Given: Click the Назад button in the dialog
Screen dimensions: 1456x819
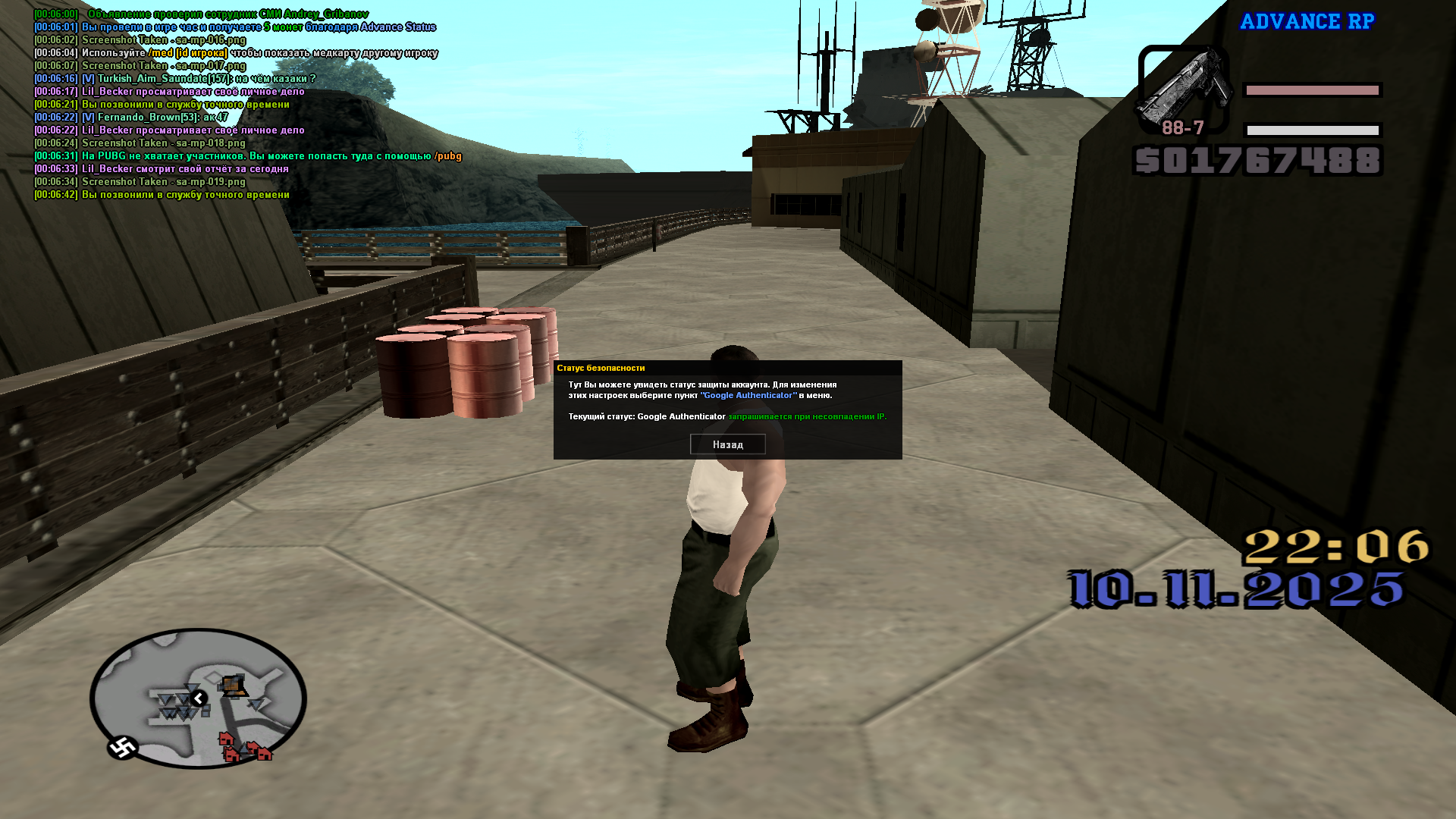Looking at the screenshot, I should [x=727, y=444].
